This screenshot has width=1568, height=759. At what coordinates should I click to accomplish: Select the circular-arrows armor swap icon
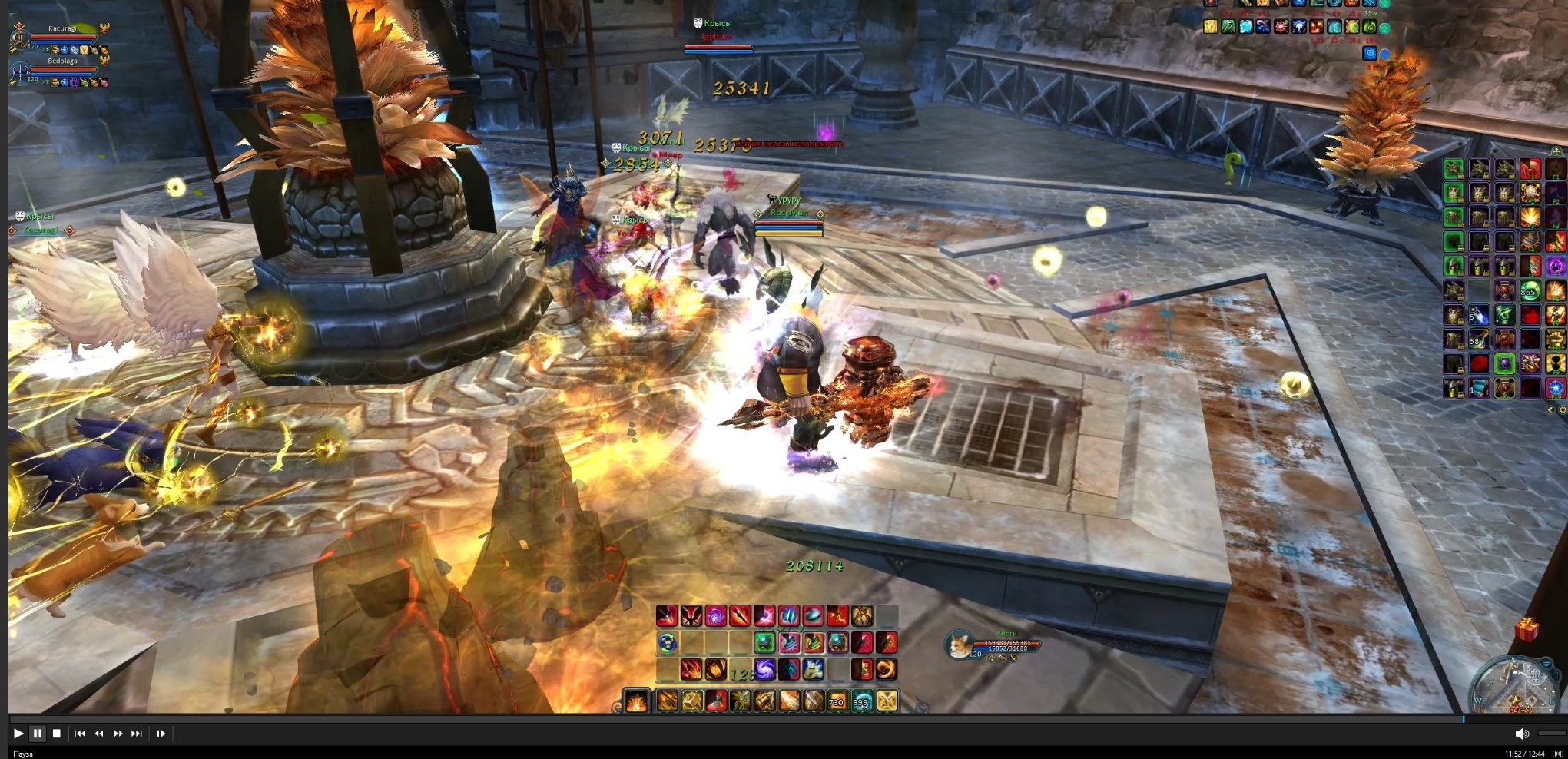pos(667,642)
